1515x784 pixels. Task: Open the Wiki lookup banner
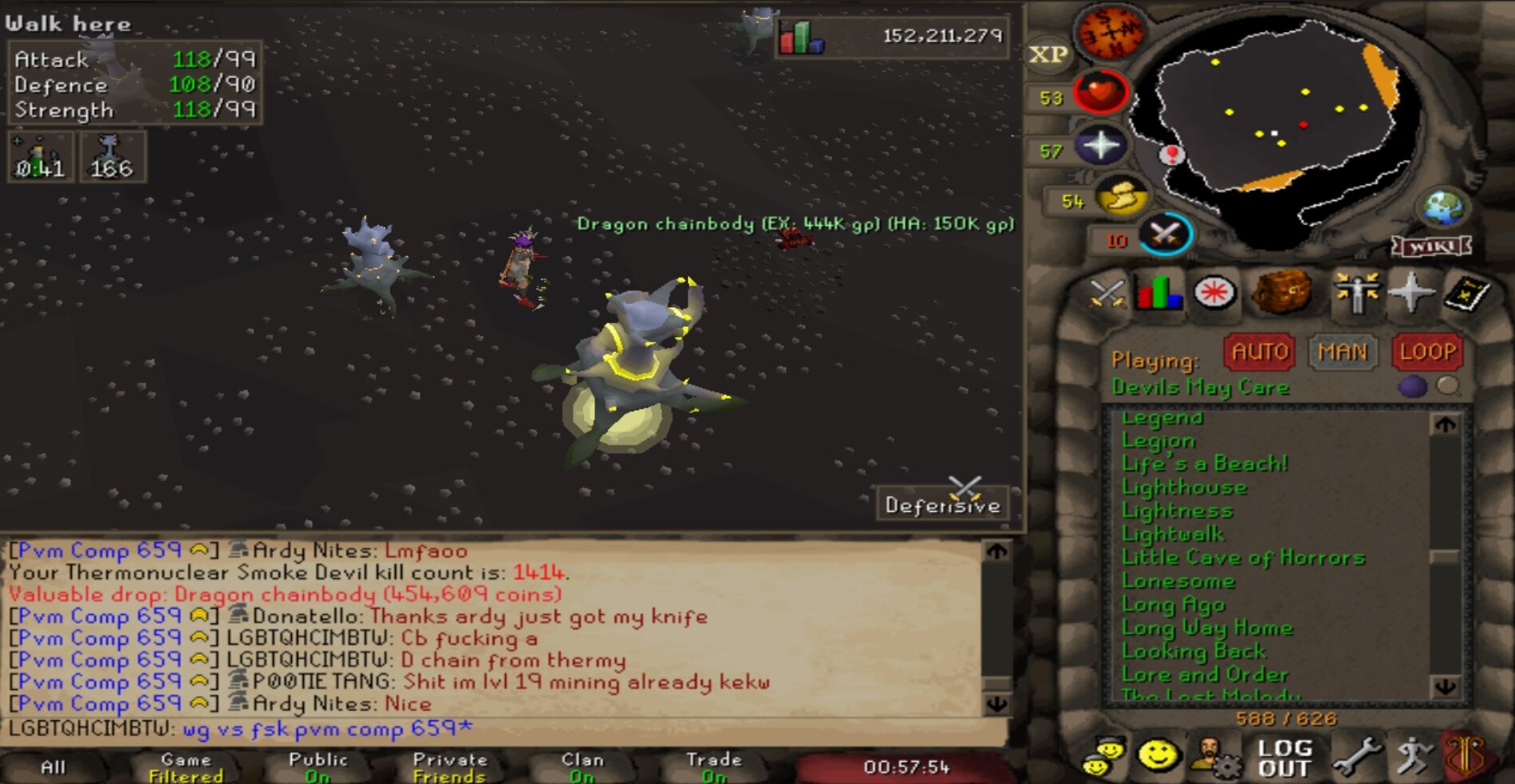[x=1432, y=246]
